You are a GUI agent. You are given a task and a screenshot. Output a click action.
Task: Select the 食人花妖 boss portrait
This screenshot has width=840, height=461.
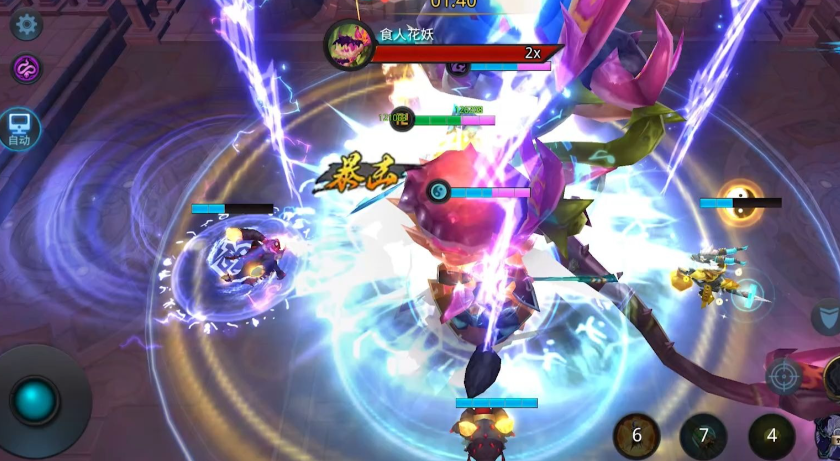click(349, 45)
